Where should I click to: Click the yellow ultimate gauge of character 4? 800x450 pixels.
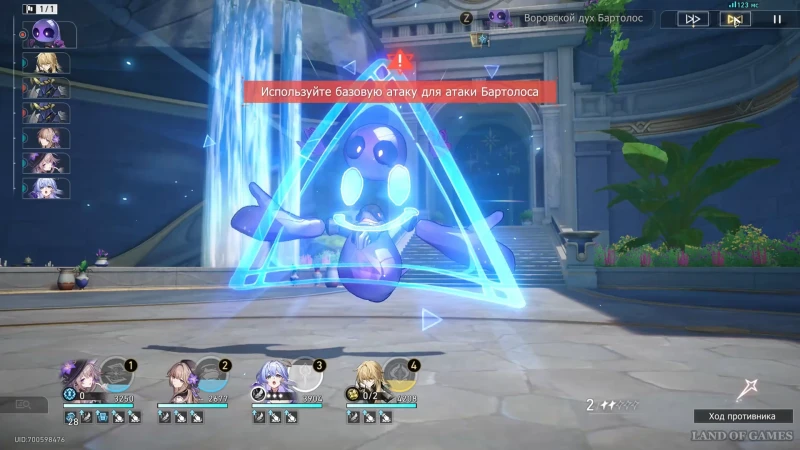402,374
